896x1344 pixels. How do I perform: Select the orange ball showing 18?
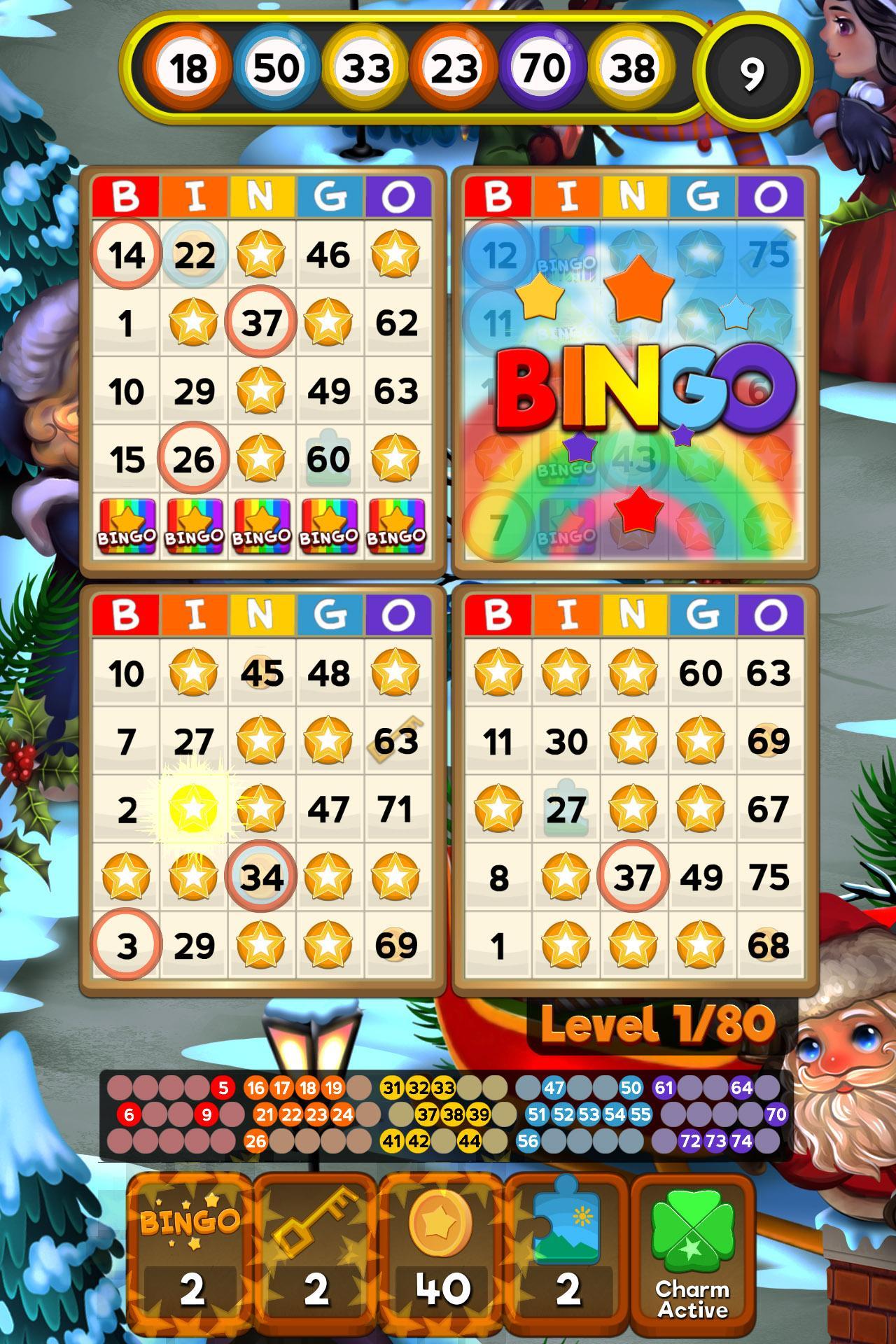[188, 66]
